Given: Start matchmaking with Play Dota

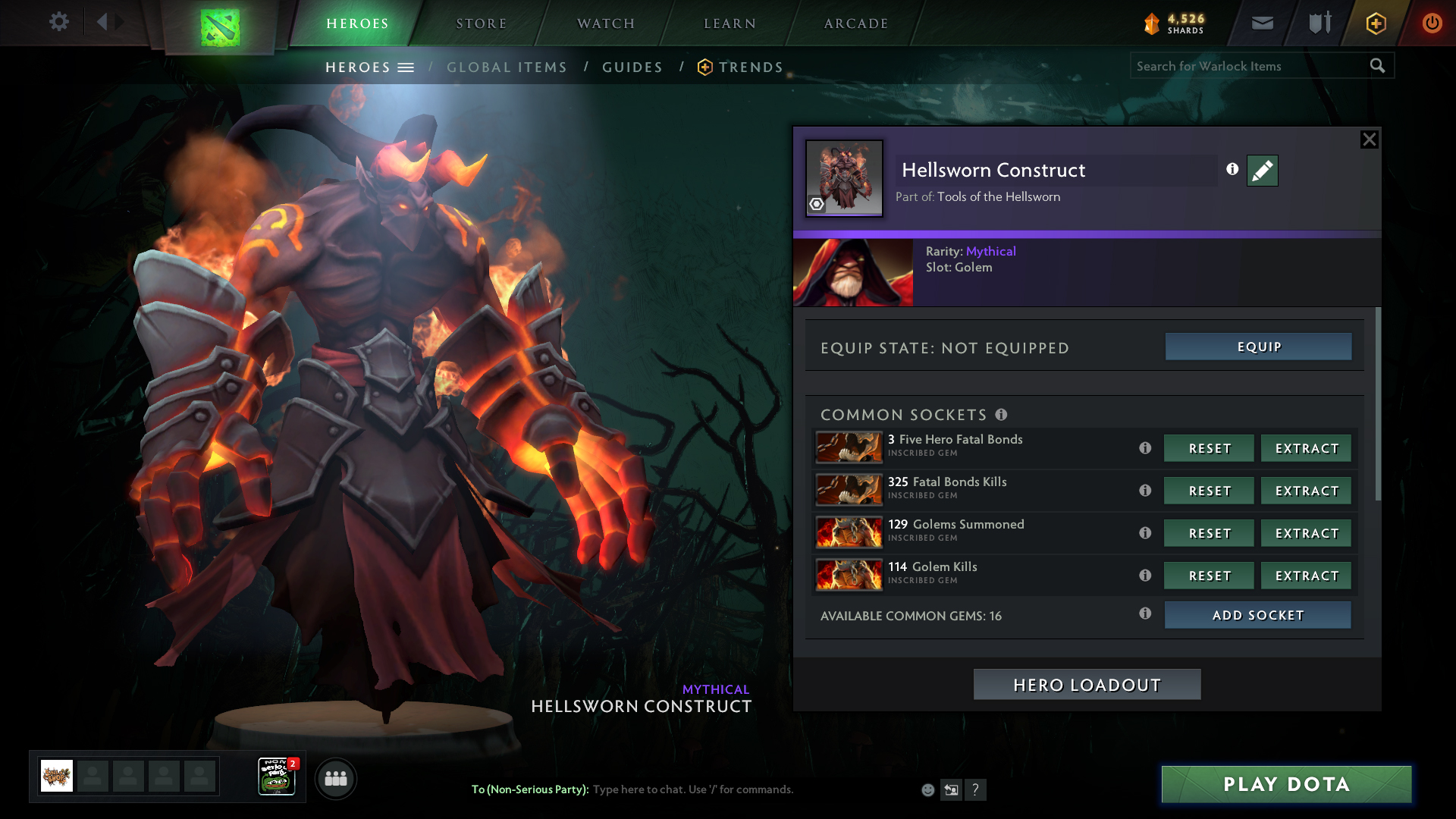Looking at the screenshot, I should pos(1286,784).
